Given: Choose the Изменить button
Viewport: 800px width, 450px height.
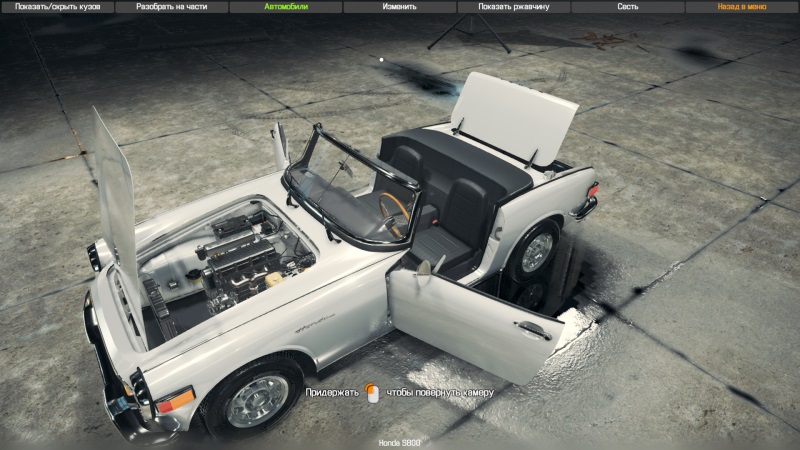Looking at the screenshot, I should coord(400,6).
